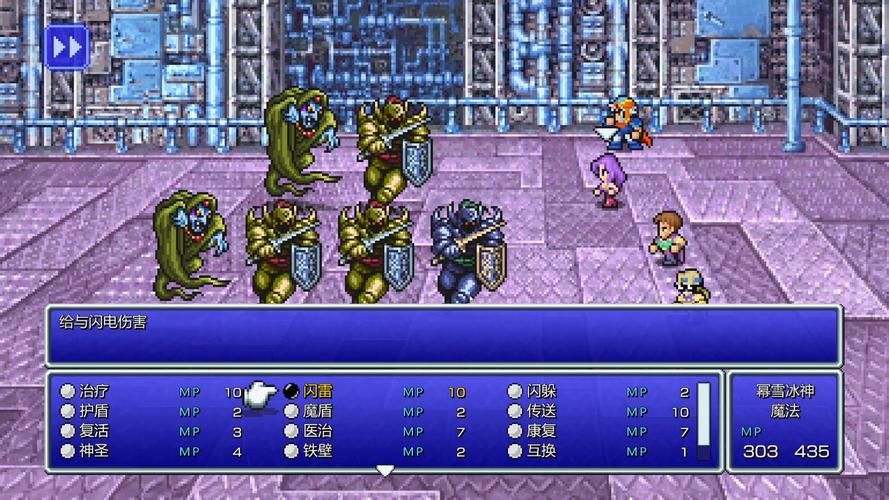Image resolution: width=889 pixels, height=500 pixels.
Task: Select the 铁壁 spell
Action: coord(318,451)
